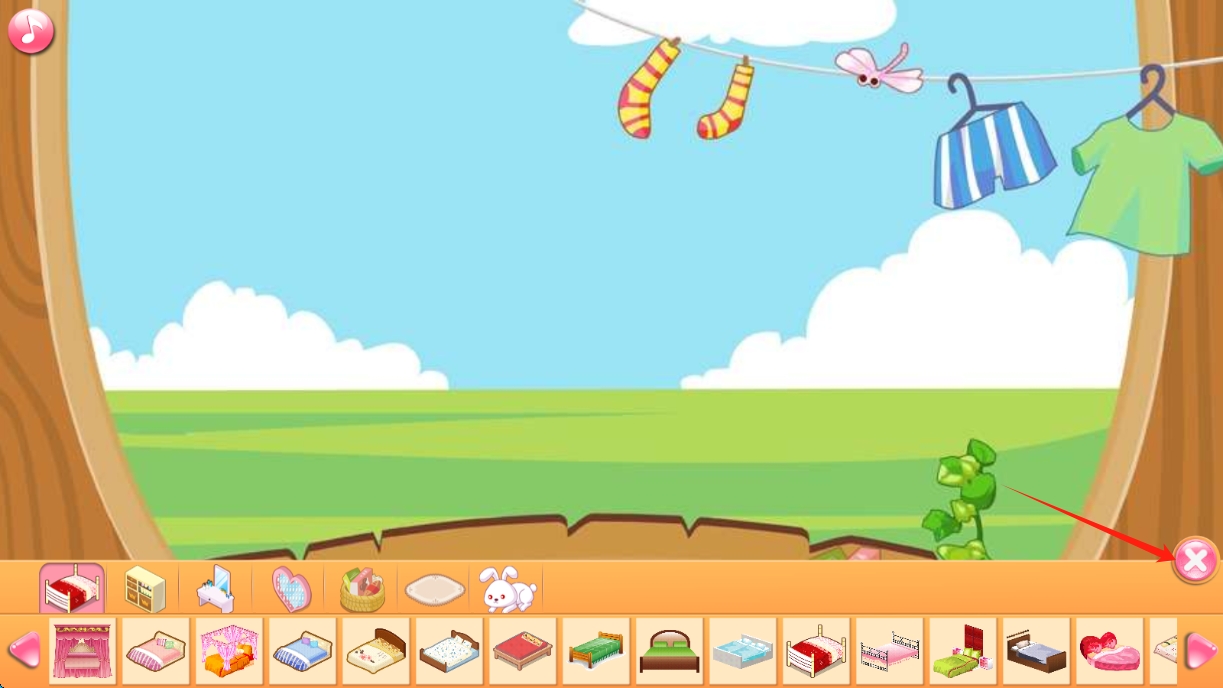Open the cabinet furniture category
Image resolution: width=1223 pixels, height=688 pixels.
point(145,589)
